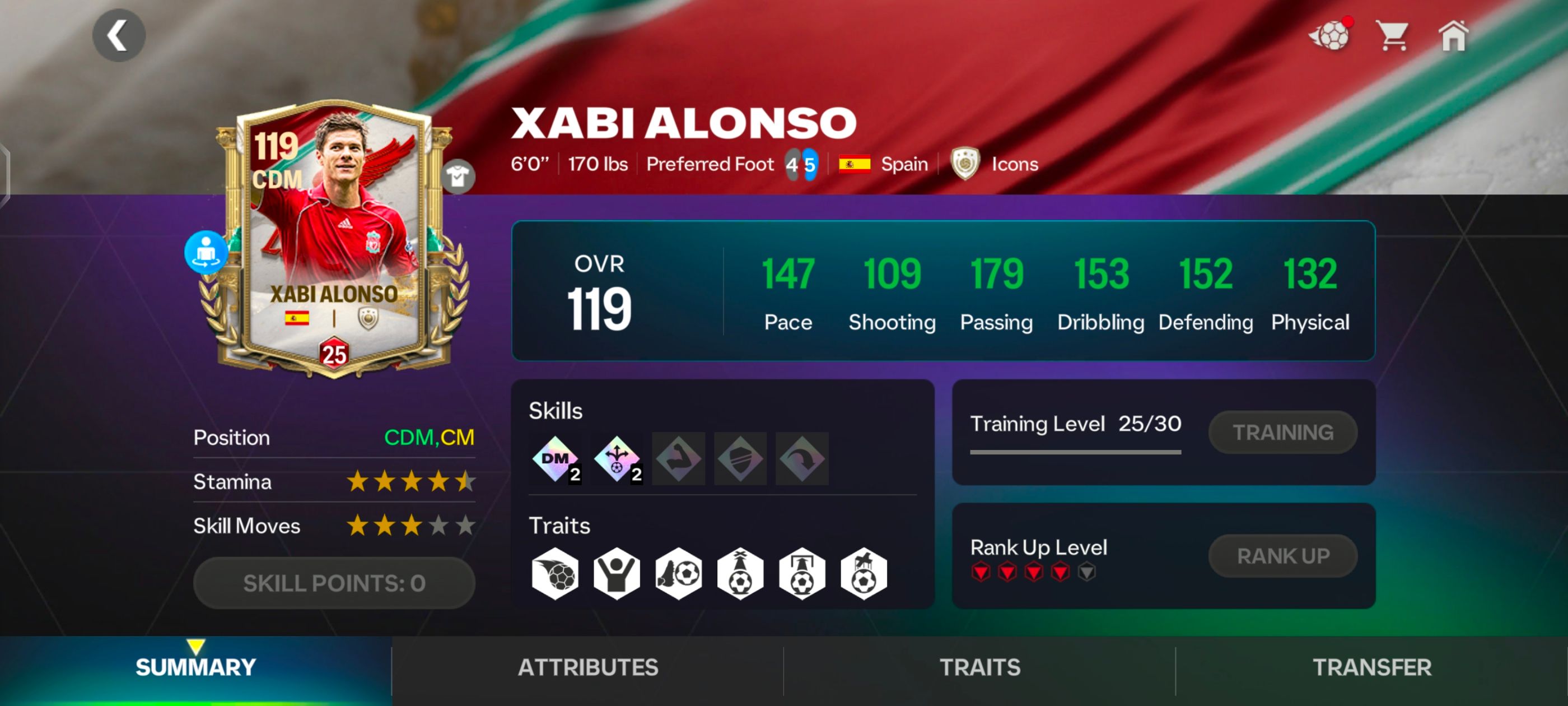Expand the locked strength skill slot
This screenshot has height=706, width=1568.
[x=678, y=459]
